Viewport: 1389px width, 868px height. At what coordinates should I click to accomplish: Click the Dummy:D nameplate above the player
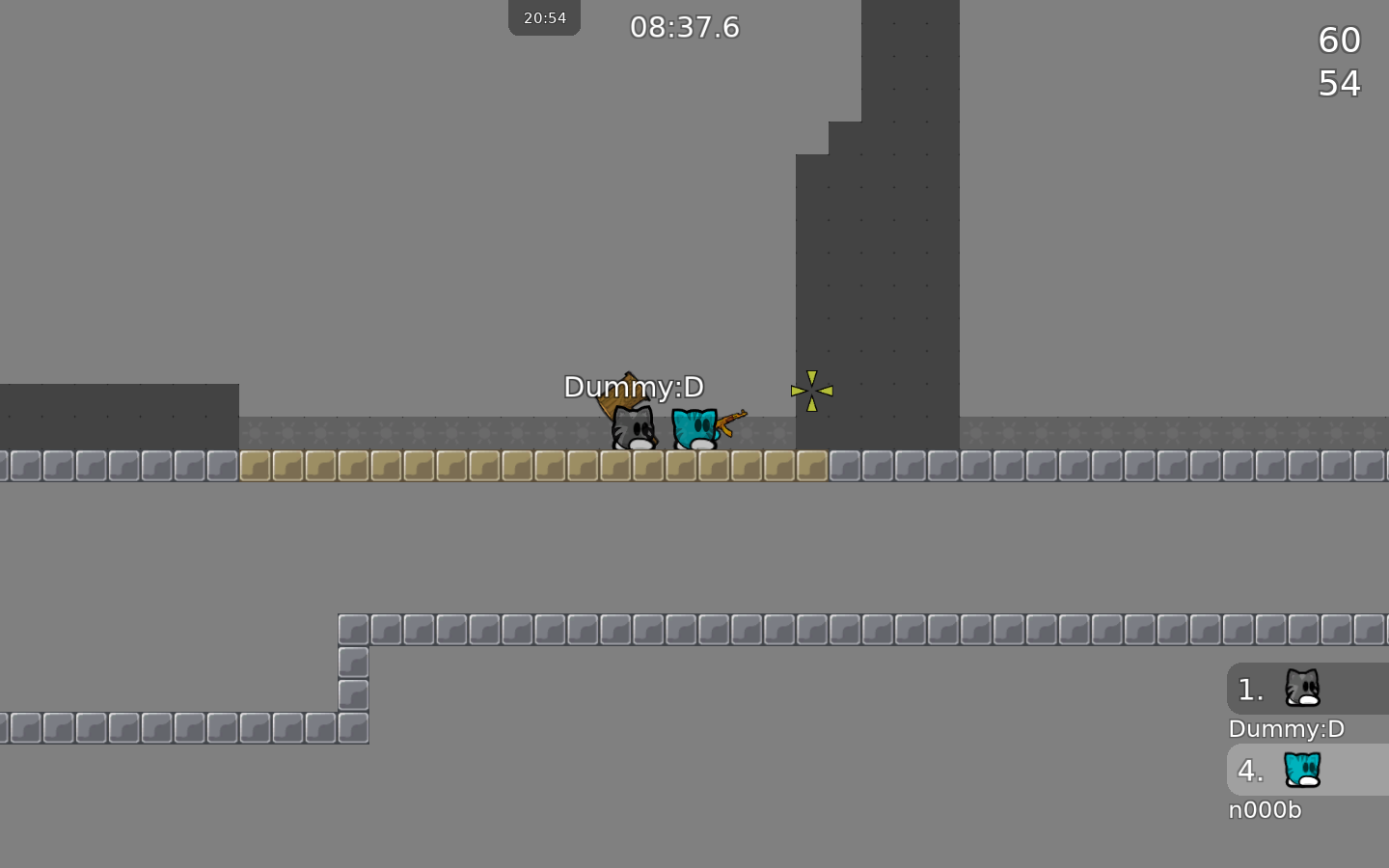coord(634,387)
